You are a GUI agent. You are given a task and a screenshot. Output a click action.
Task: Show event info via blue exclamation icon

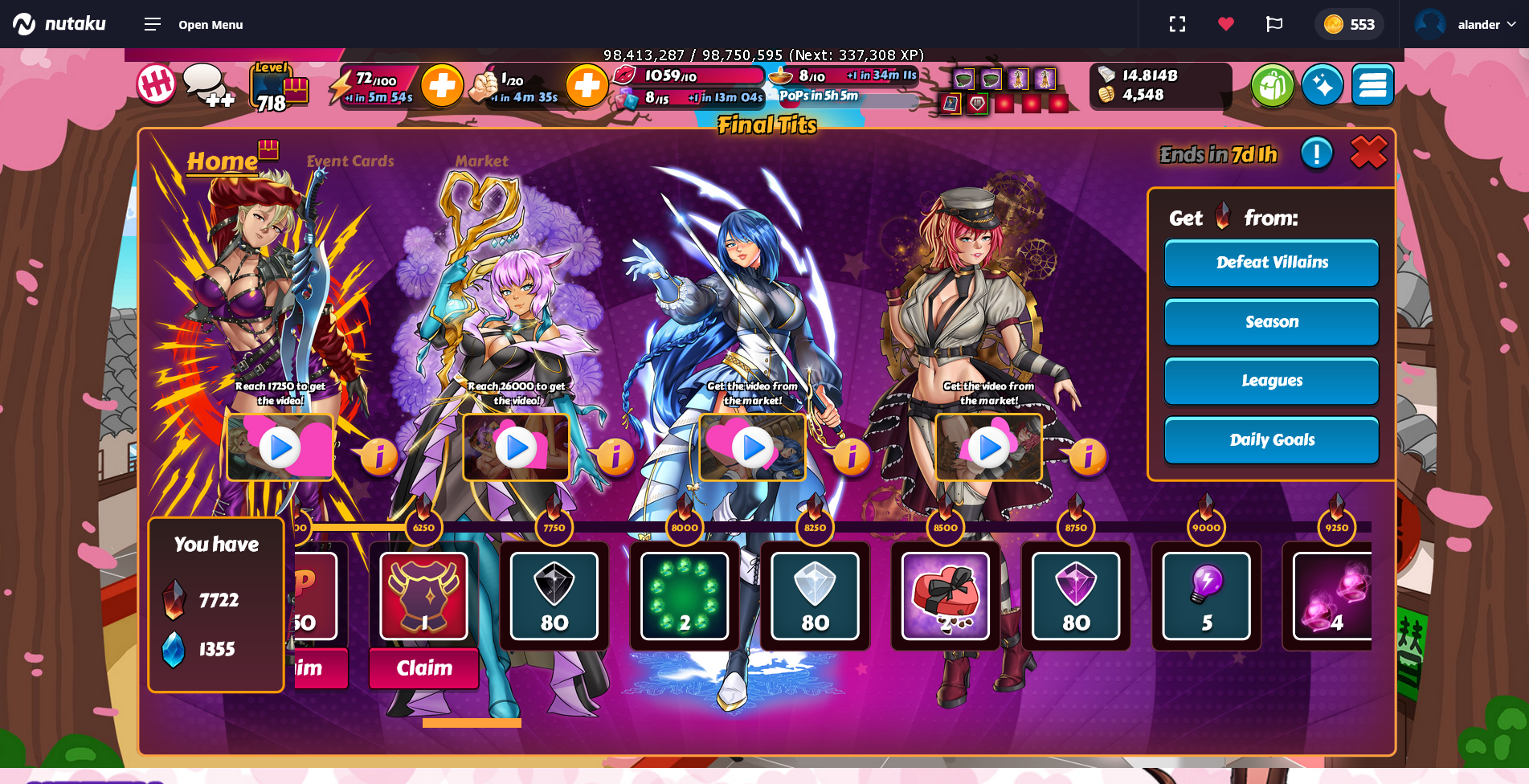[1316, 153]
